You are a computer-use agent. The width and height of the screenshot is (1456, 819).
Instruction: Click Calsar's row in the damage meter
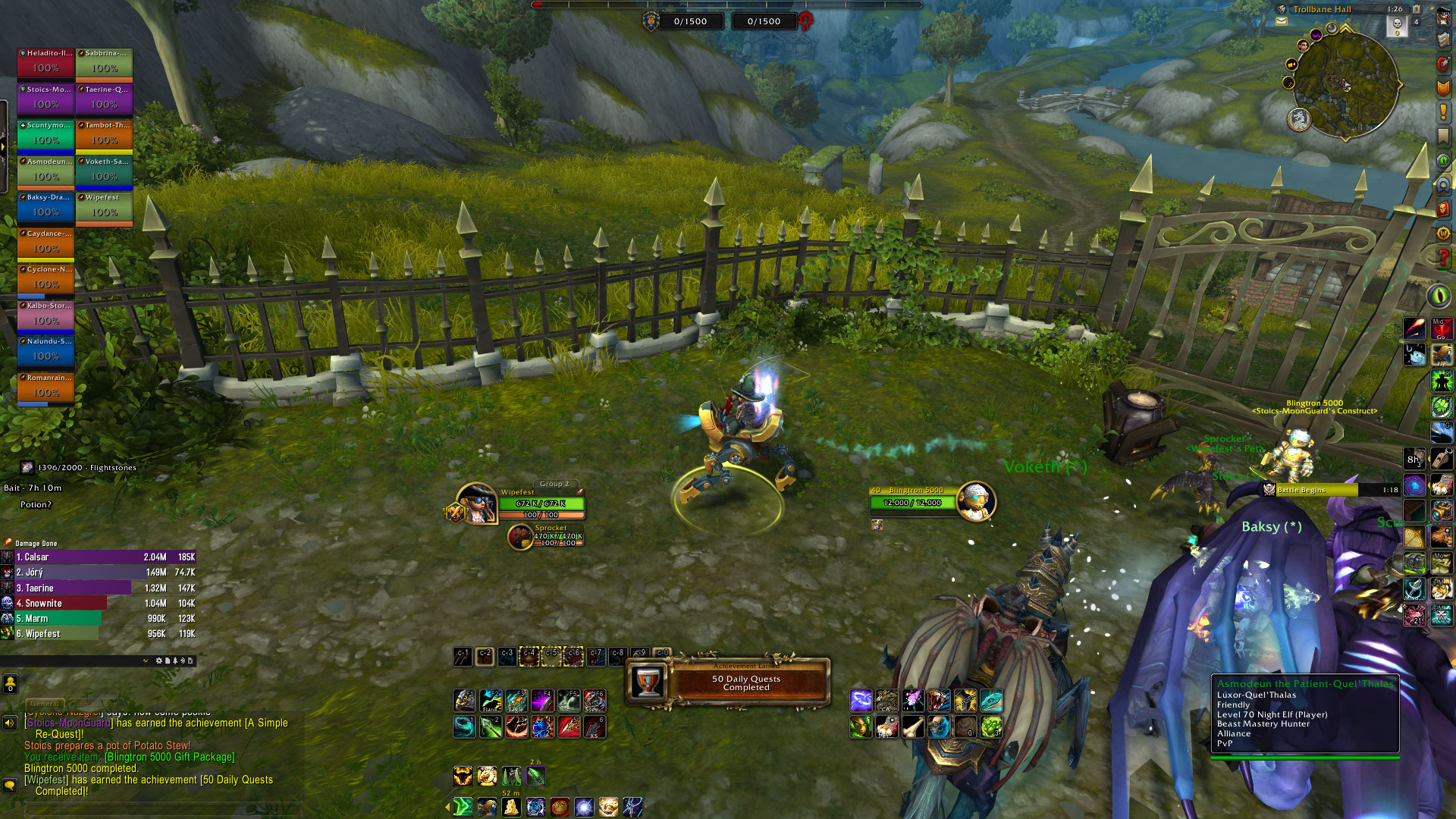(99, 557)
